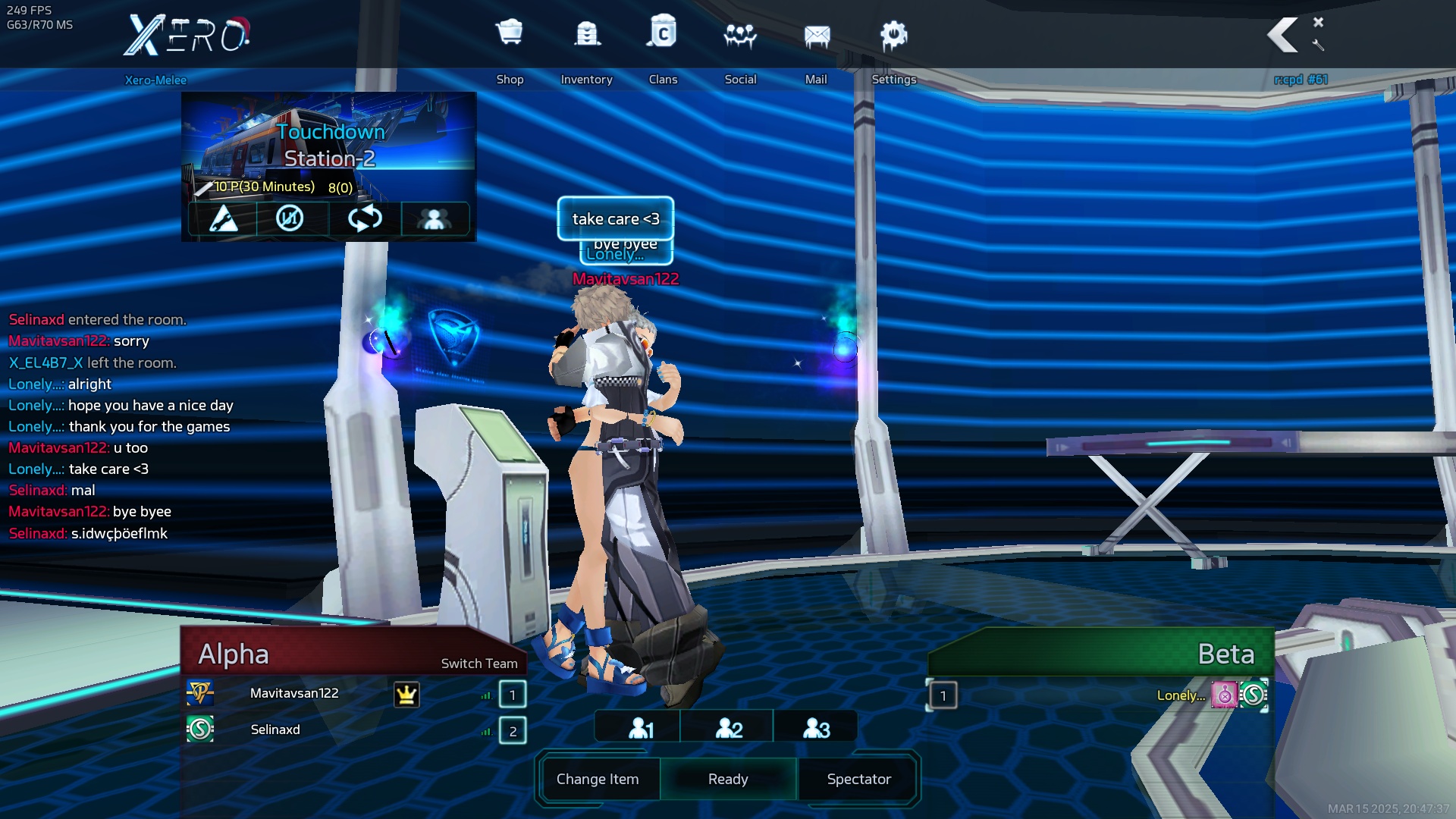The height and width of the screenshot is (819, 1456).
Task: Click the back arrow to leave room
Action: click(x=1283, y=35)
